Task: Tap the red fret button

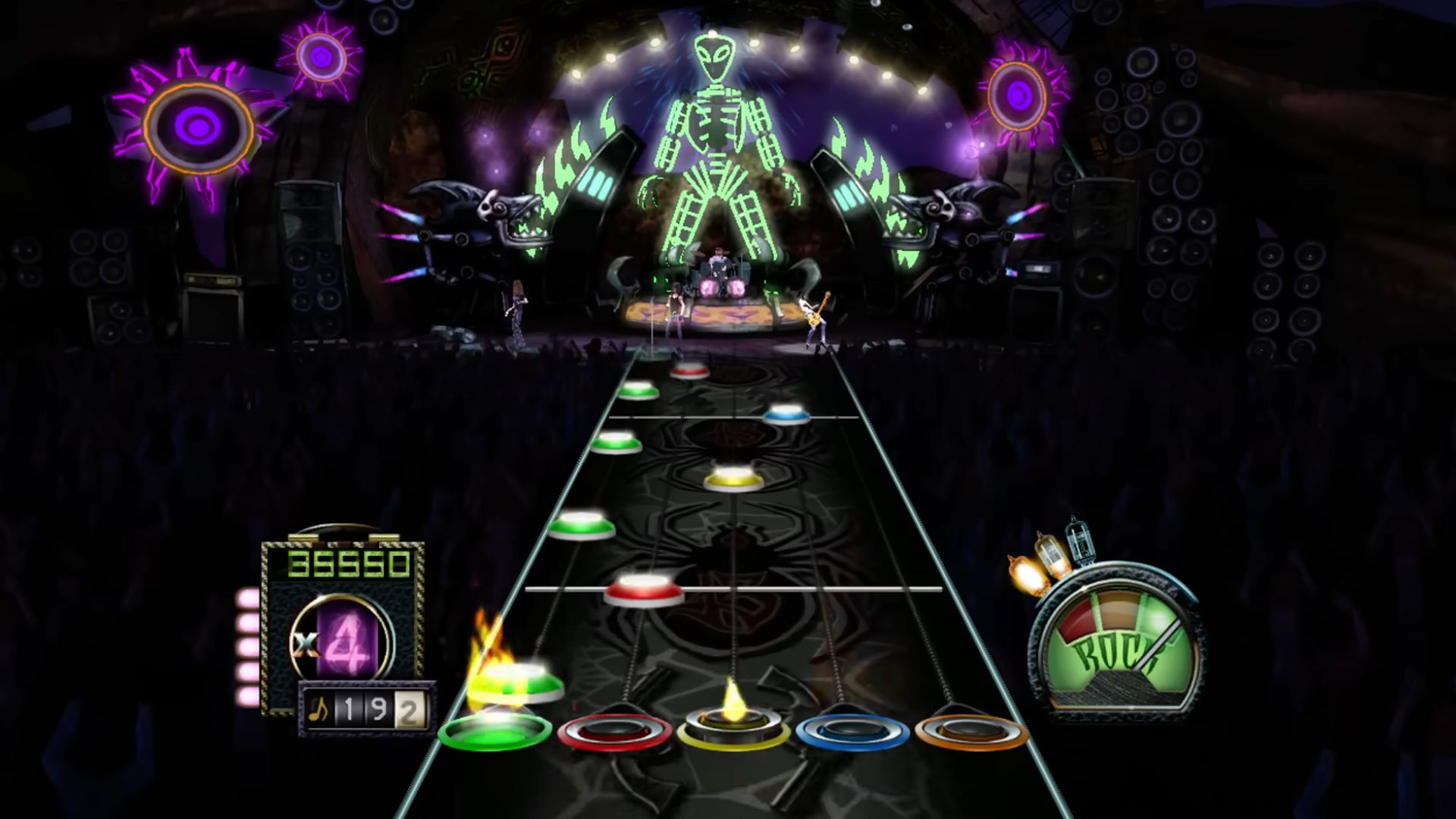Action: (x=614, y=732)
